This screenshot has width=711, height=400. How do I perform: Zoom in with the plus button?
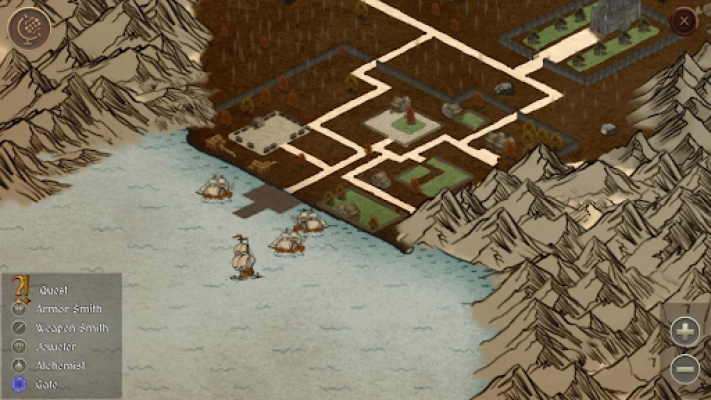685,330
